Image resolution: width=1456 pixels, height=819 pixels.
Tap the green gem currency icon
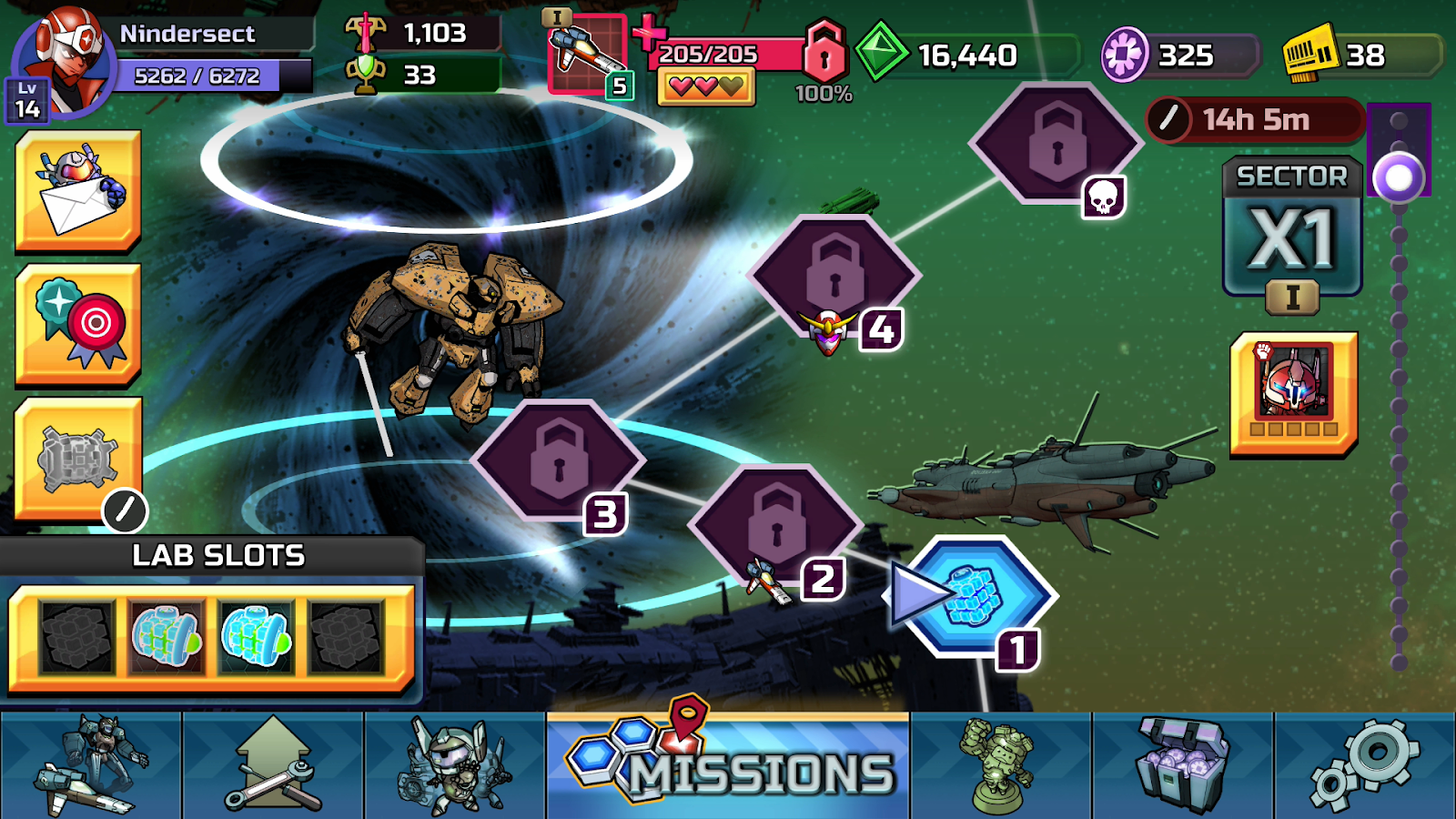879,53
